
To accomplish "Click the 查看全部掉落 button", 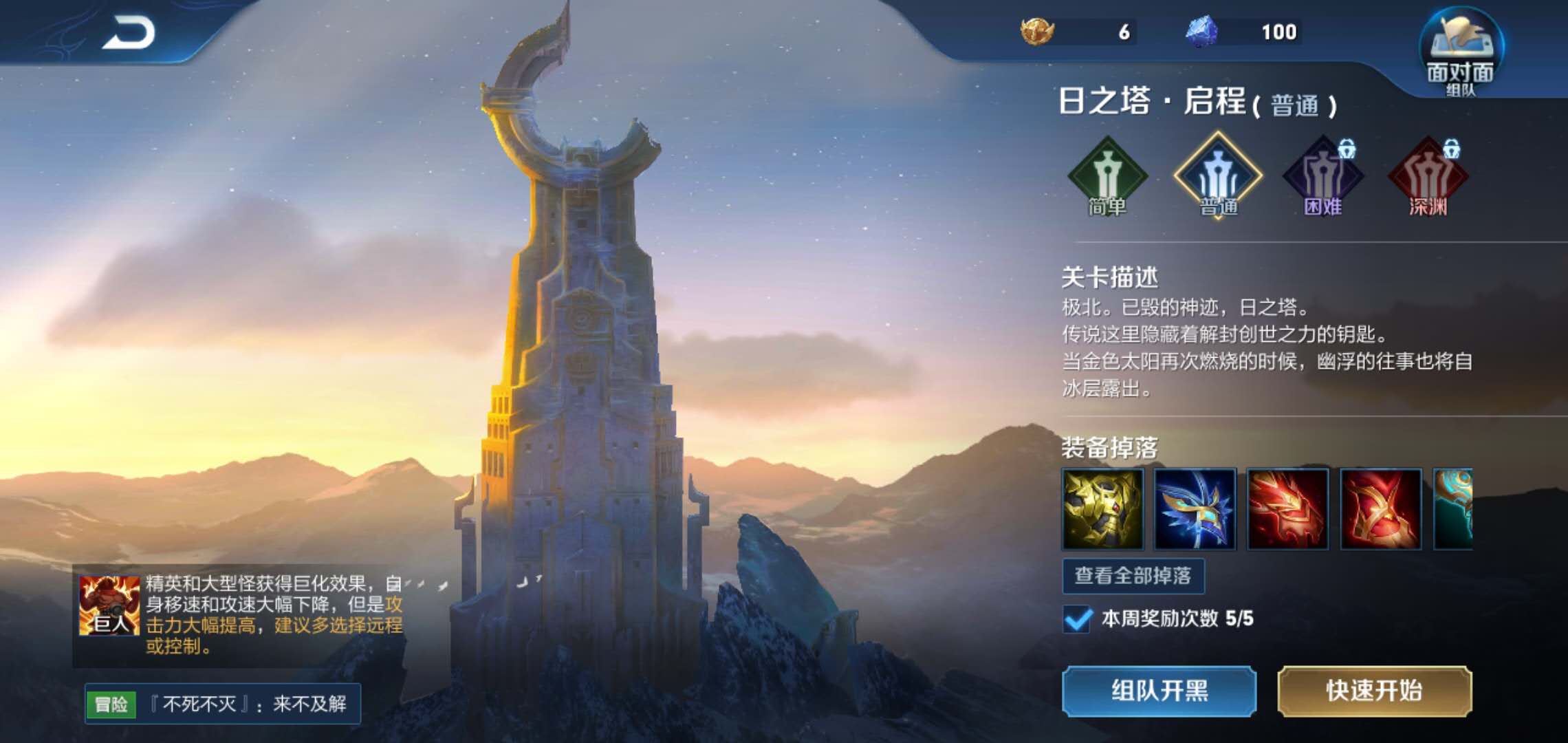I will 1135,578.
